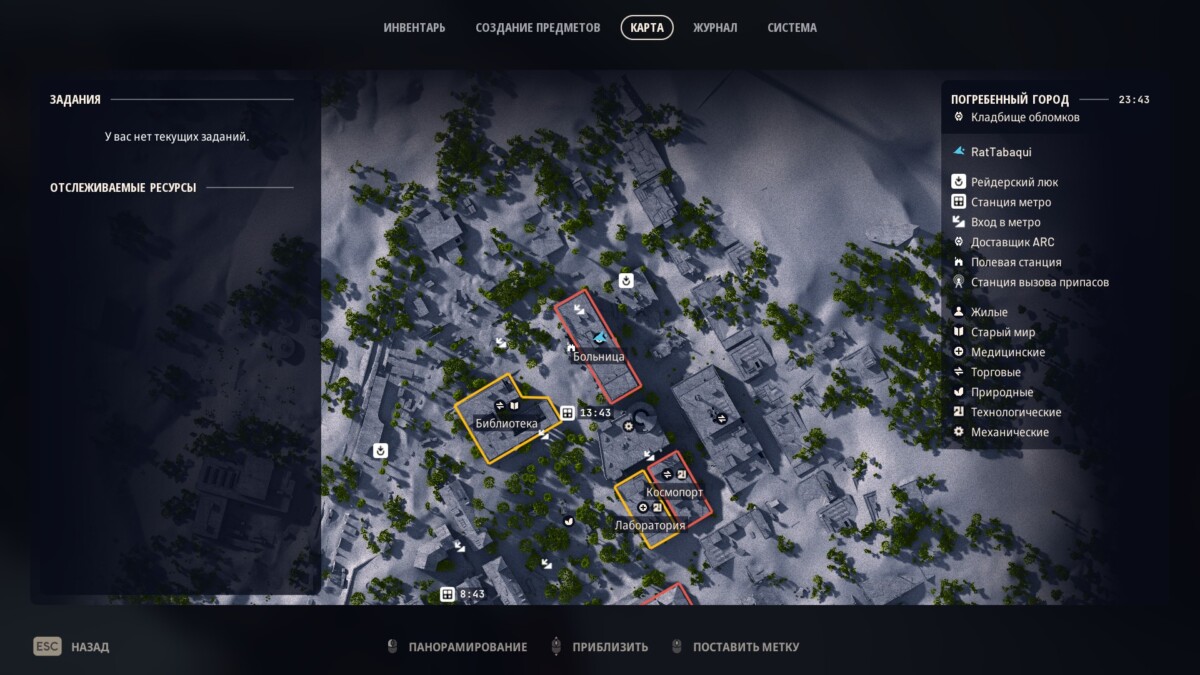Select the RatTabaqui player entry
This screenshot has height=675, width=1200.
[1000, 152]
